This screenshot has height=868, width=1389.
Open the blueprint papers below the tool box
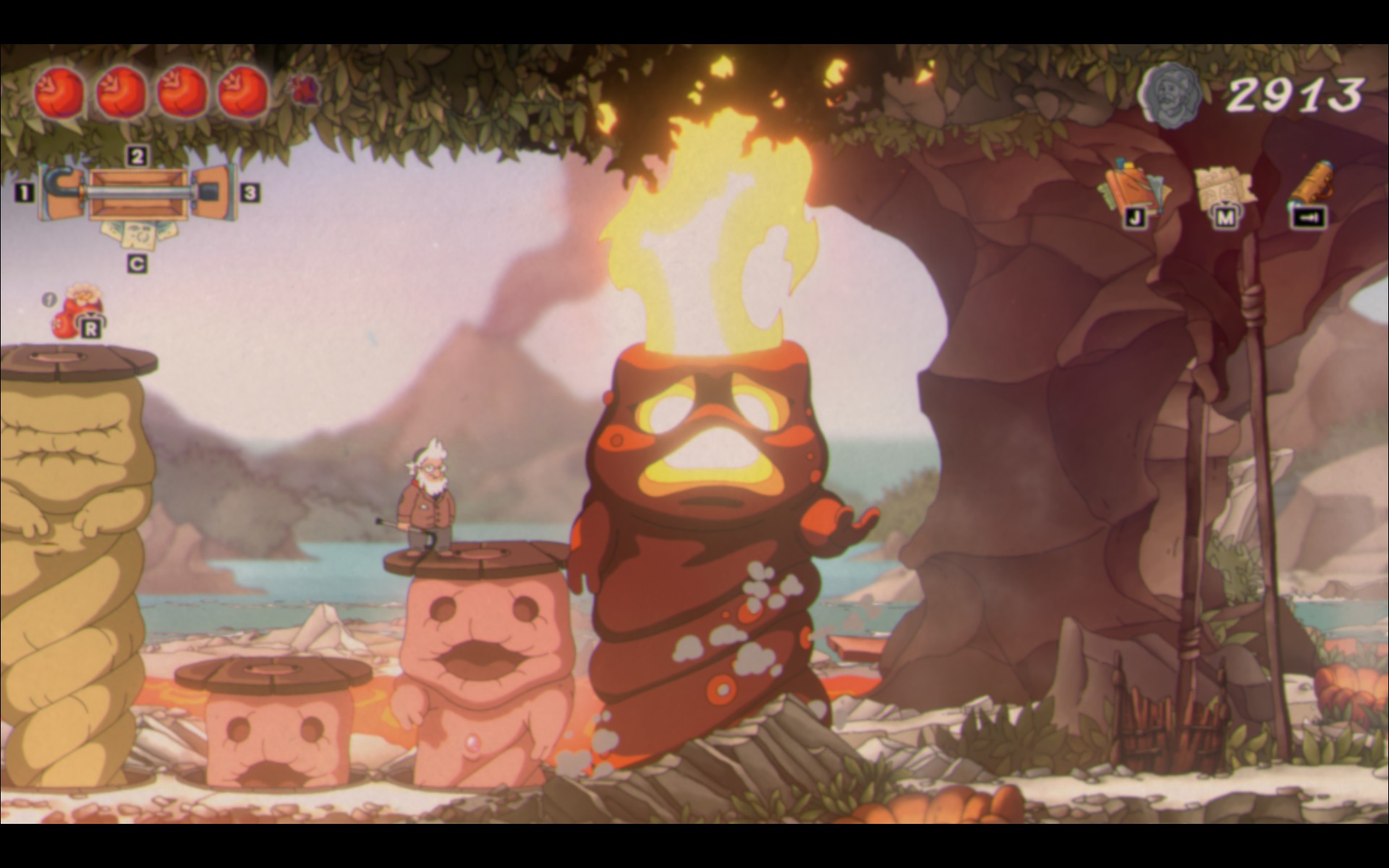(x=137, y=235)
